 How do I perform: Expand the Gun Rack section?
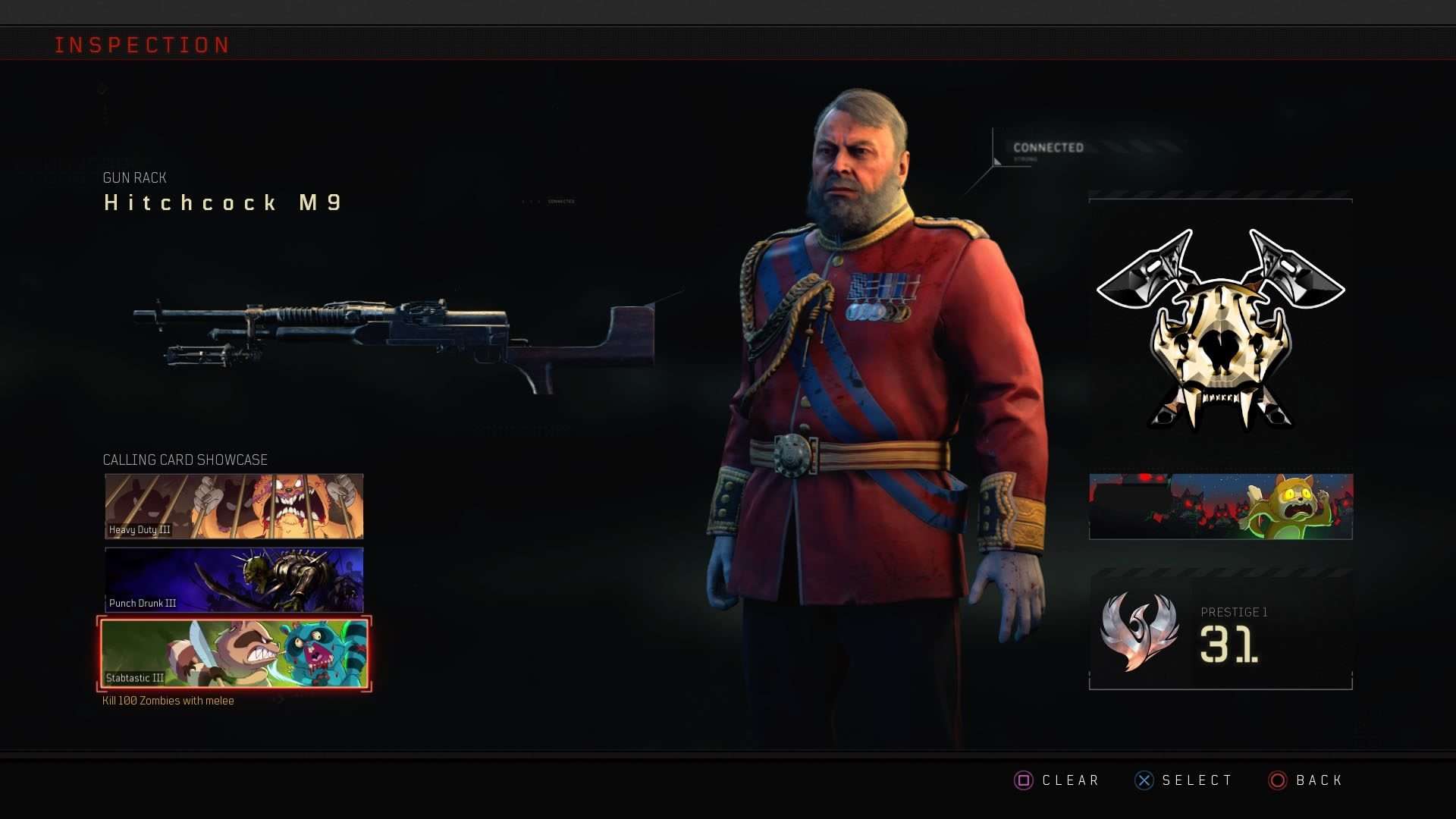coord(134,177)
